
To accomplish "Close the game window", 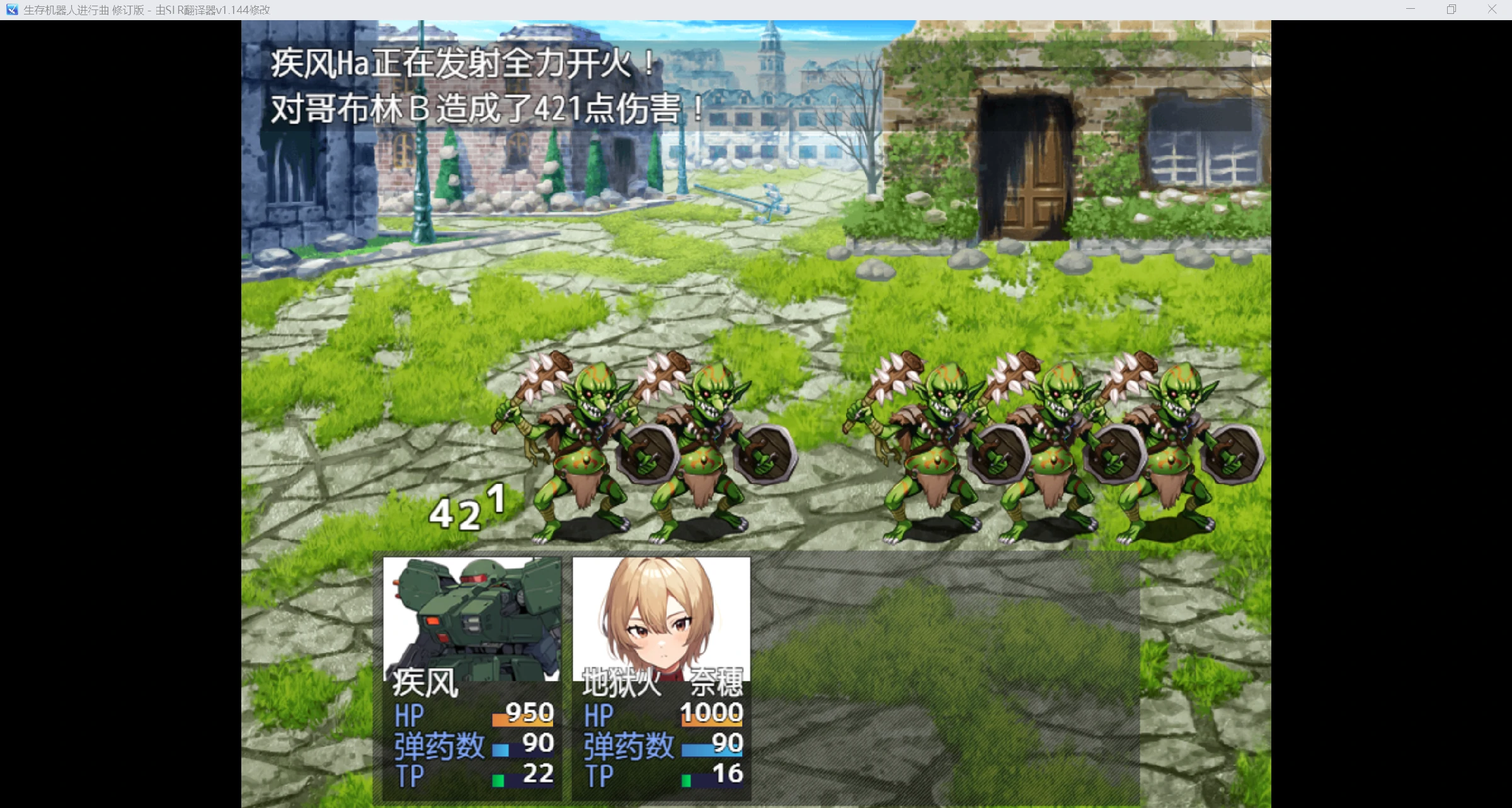I will point(1492,9).
